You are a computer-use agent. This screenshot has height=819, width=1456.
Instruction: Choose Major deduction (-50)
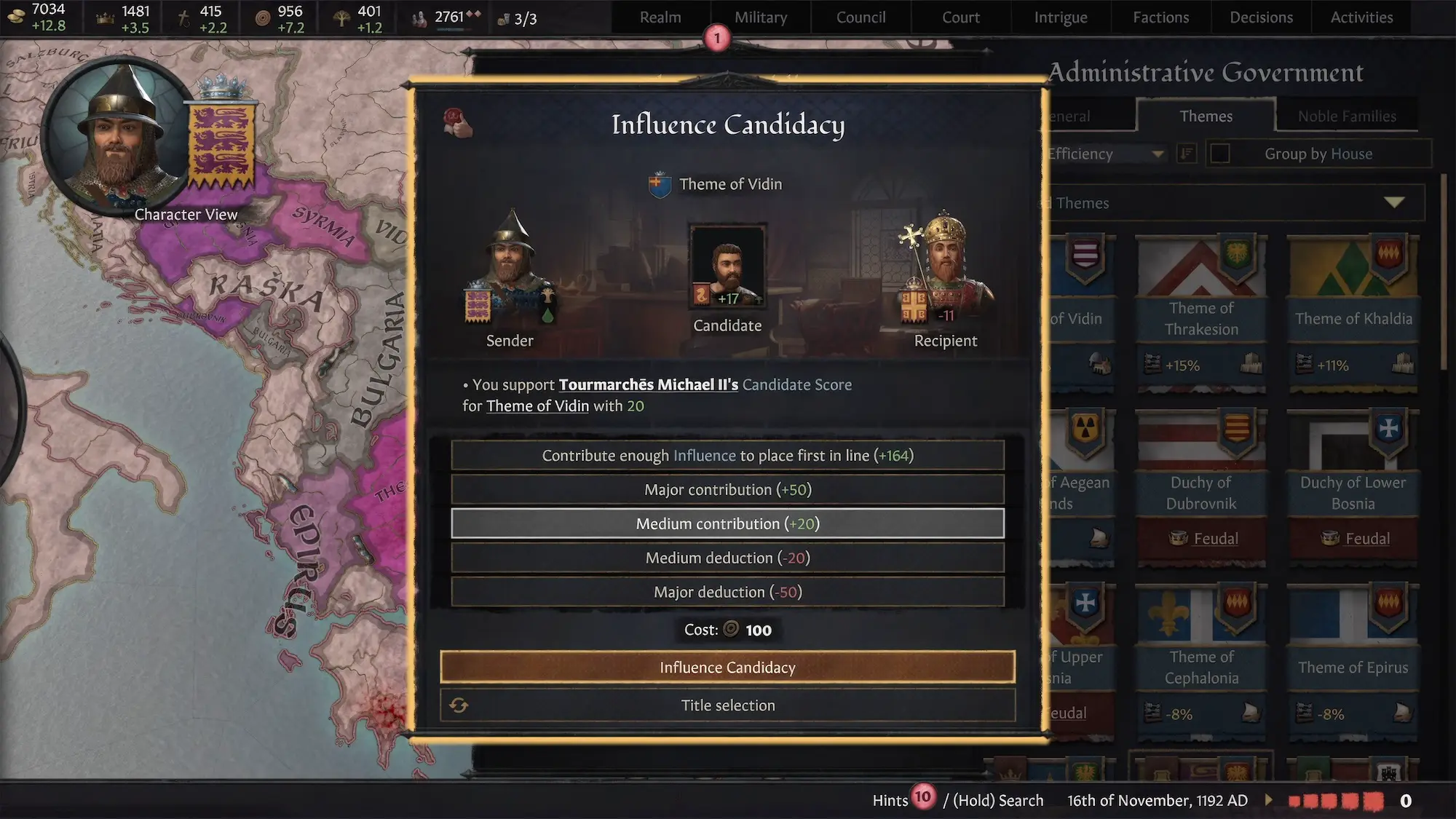pyautogui.click(x=727, y=592)
